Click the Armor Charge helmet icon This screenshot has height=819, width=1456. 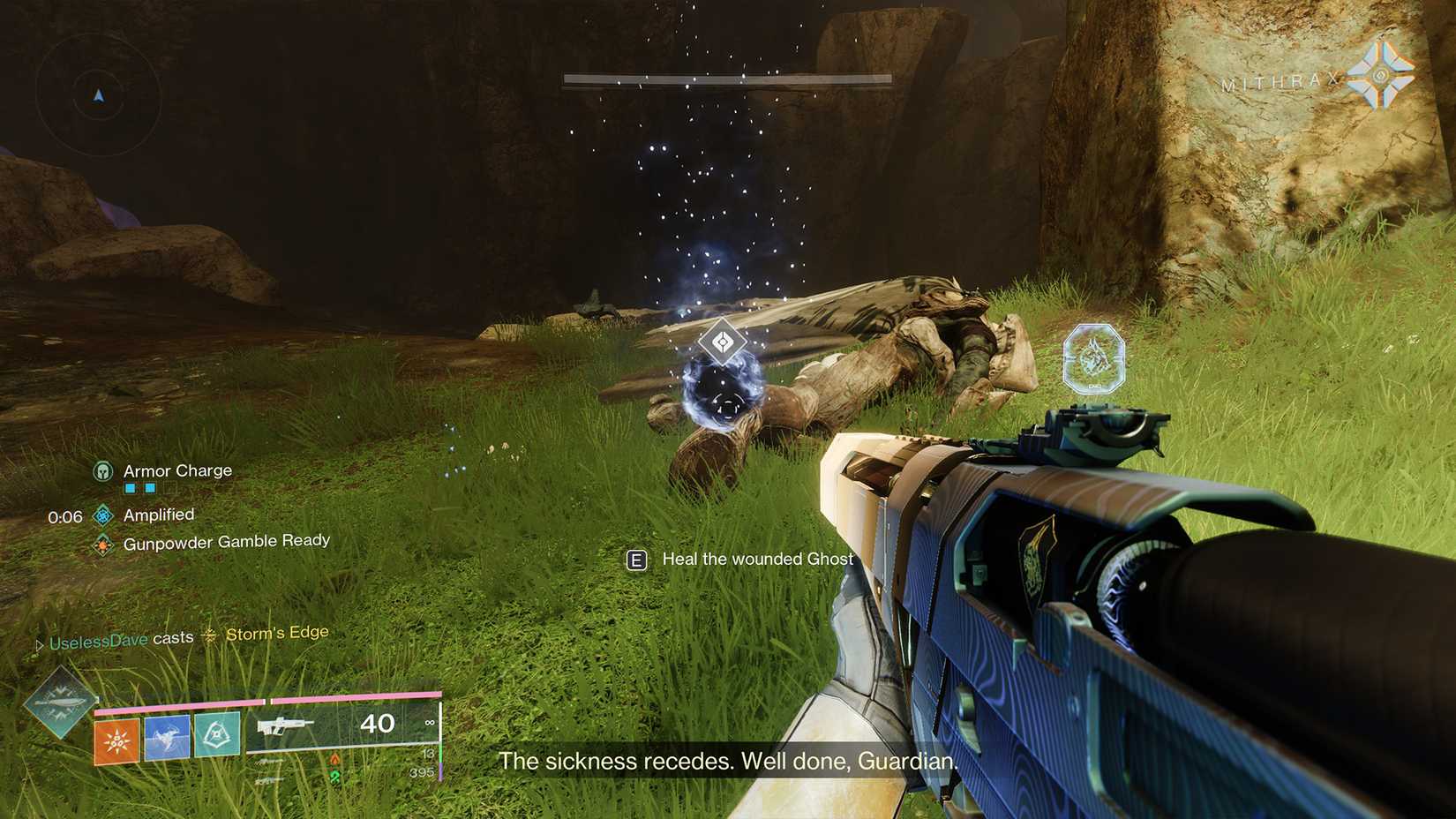[x=102, y=470]
